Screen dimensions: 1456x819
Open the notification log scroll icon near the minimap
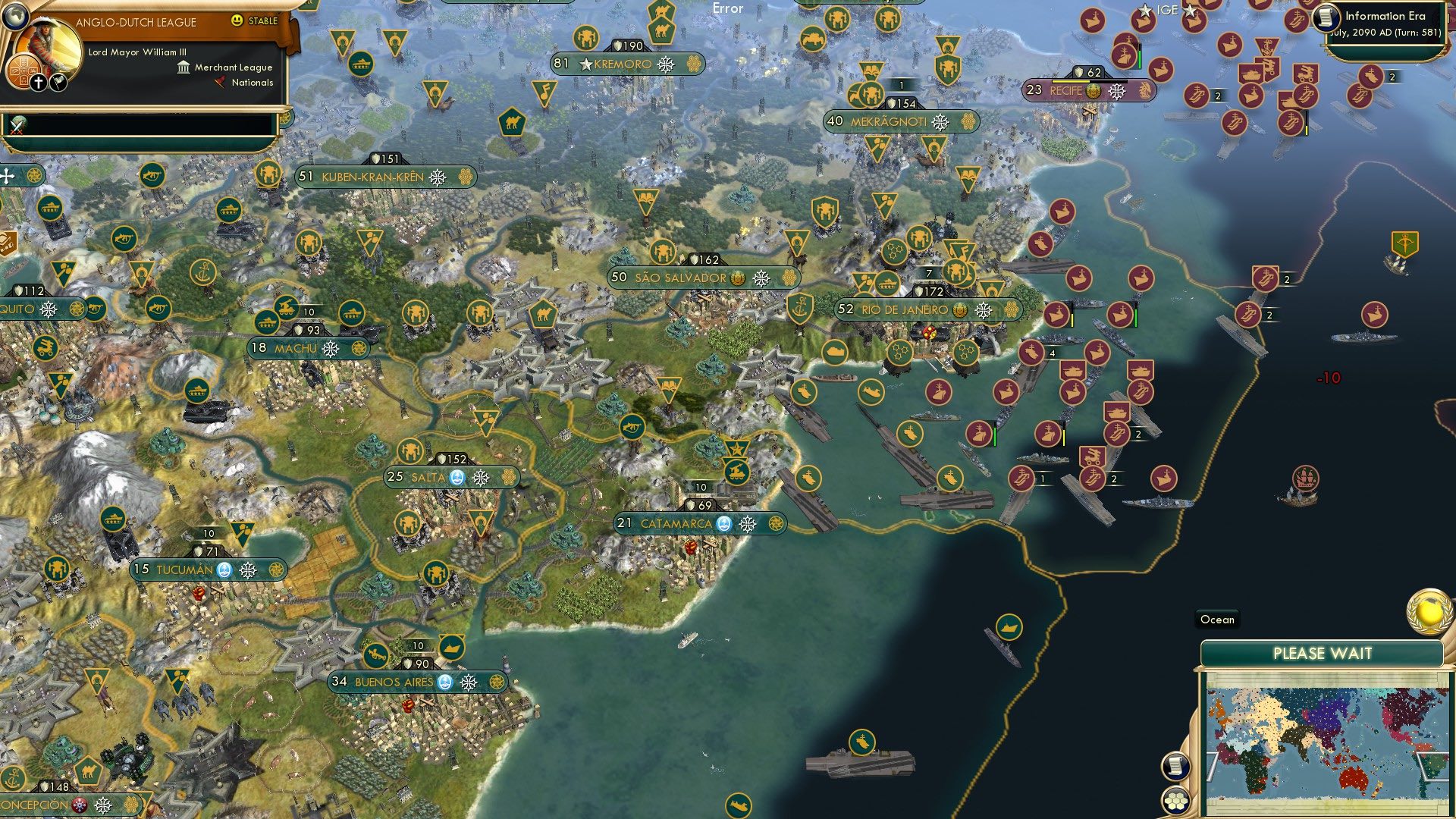coord(1175,767)
